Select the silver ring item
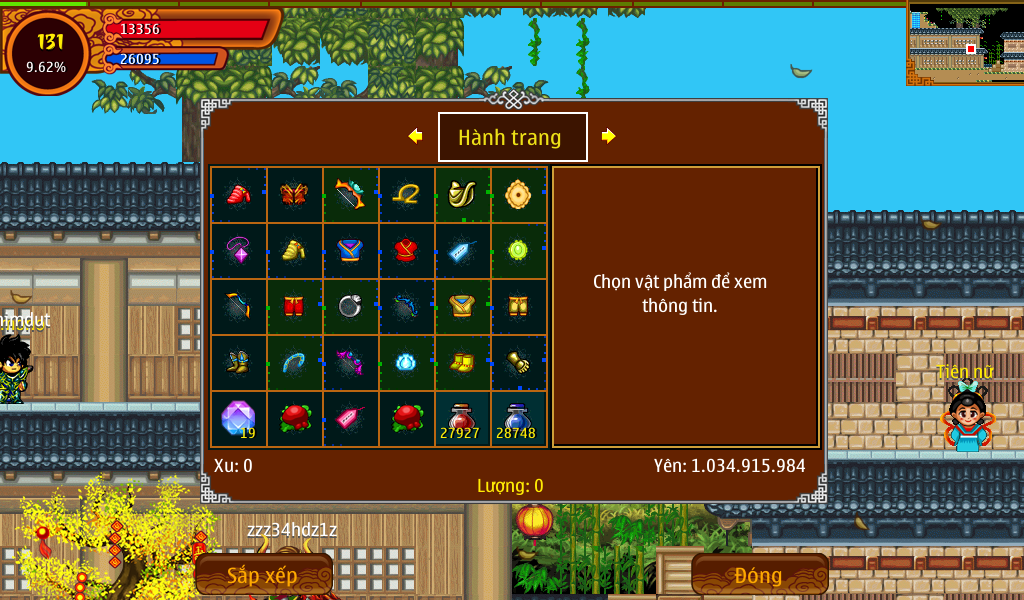The height and width of the screenshot is (600, 1024). (x=350, y=306)
